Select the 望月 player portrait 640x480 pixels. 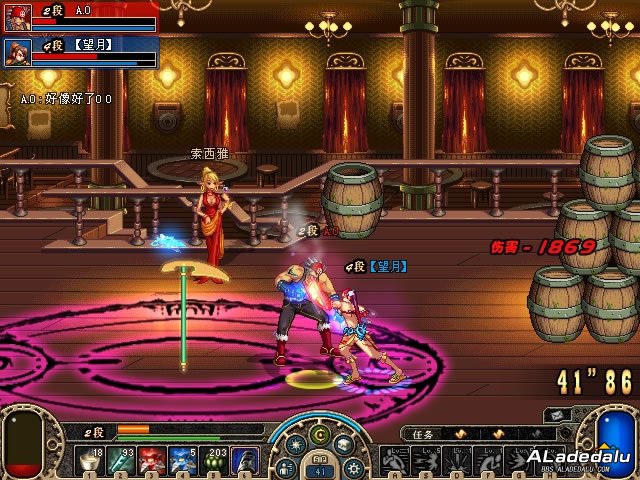coord(17,51)
